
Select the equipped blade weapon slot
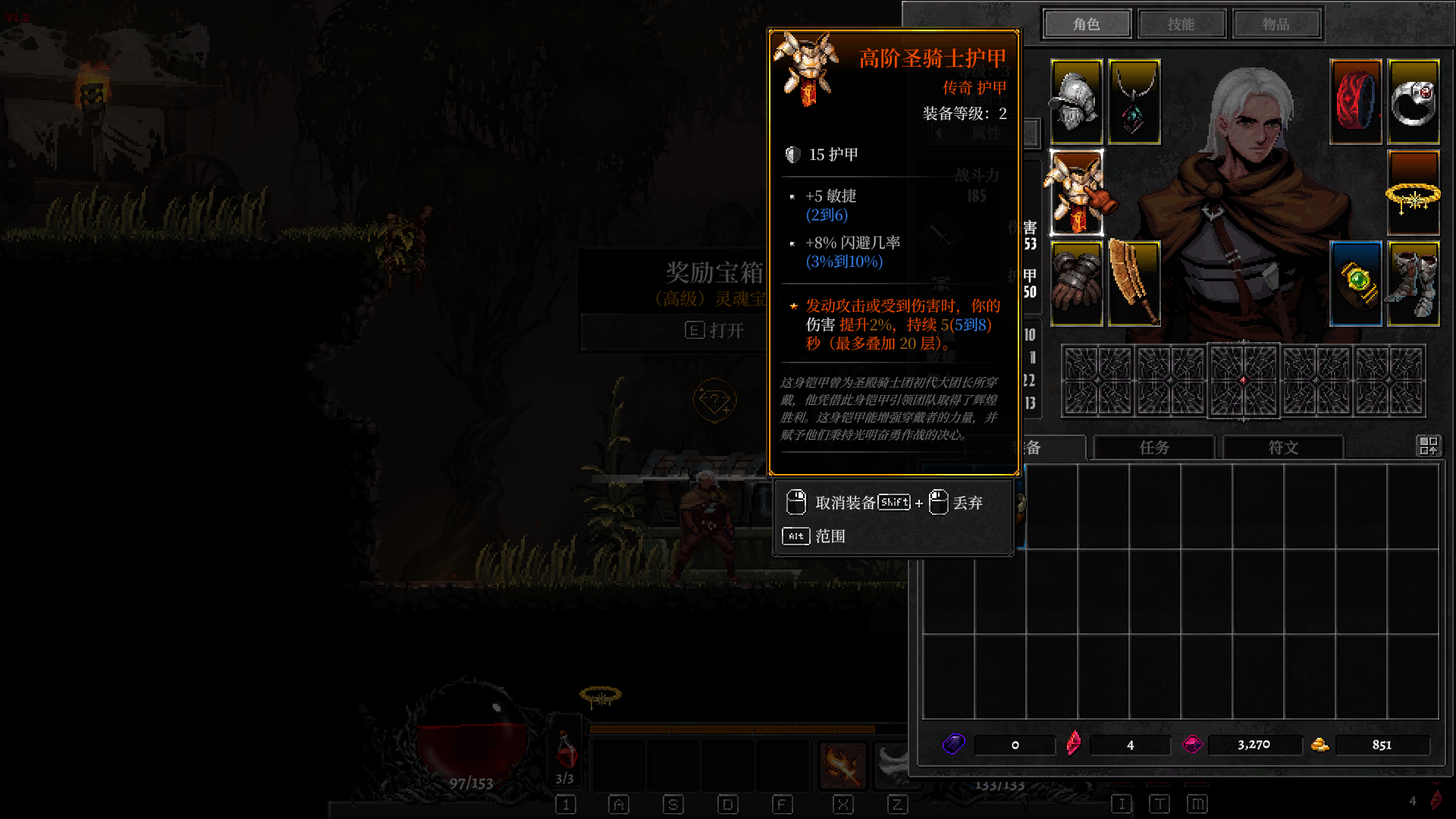(x=1134, y=282)
